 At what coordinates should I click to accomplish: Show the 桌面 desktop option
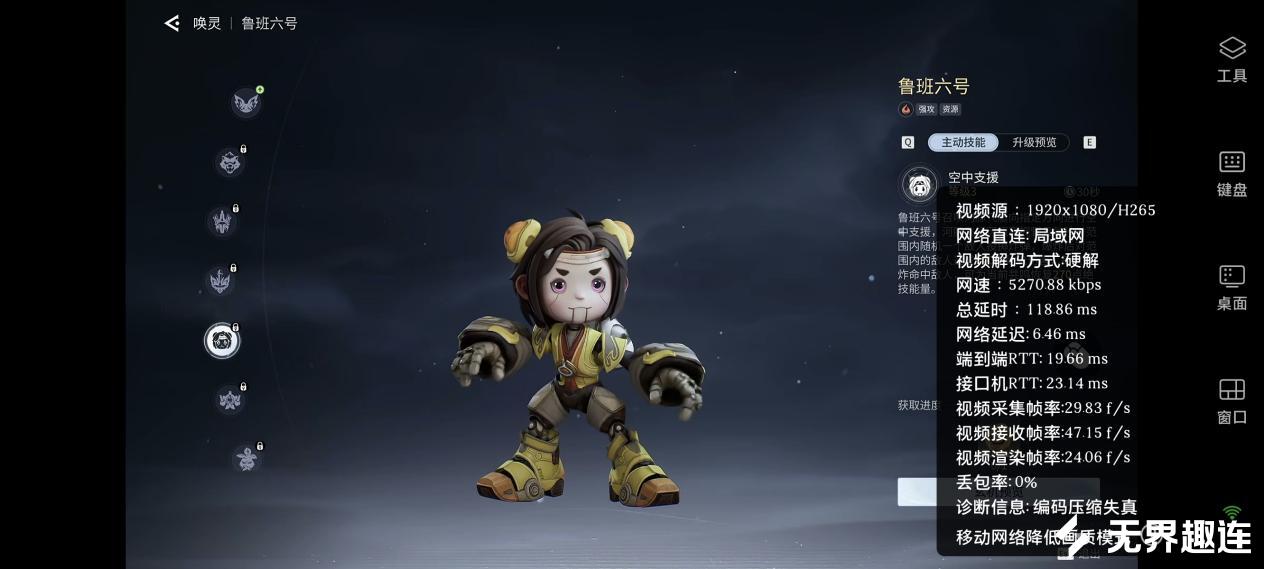click(1232, 287)
